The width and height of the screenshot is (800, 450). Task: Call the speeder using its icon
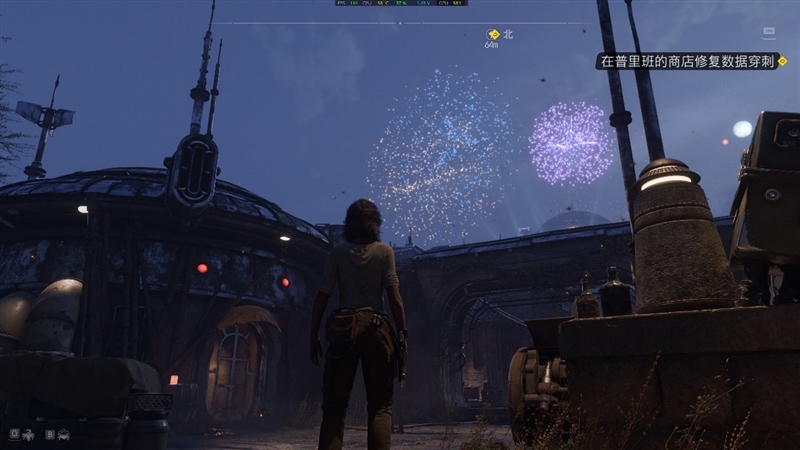[64, 435]
